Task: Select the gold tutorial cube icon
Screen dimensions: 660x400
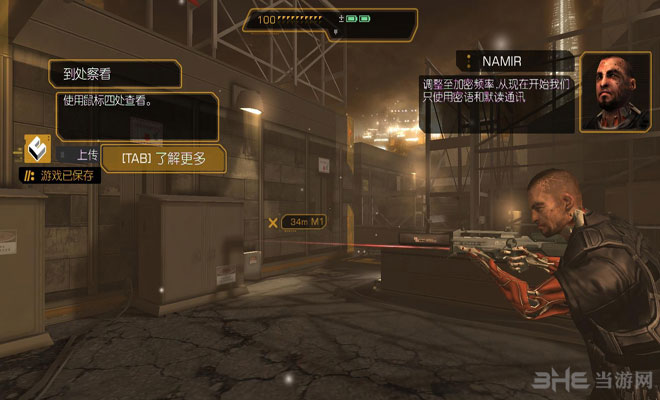Action: (x=38, y=150)
